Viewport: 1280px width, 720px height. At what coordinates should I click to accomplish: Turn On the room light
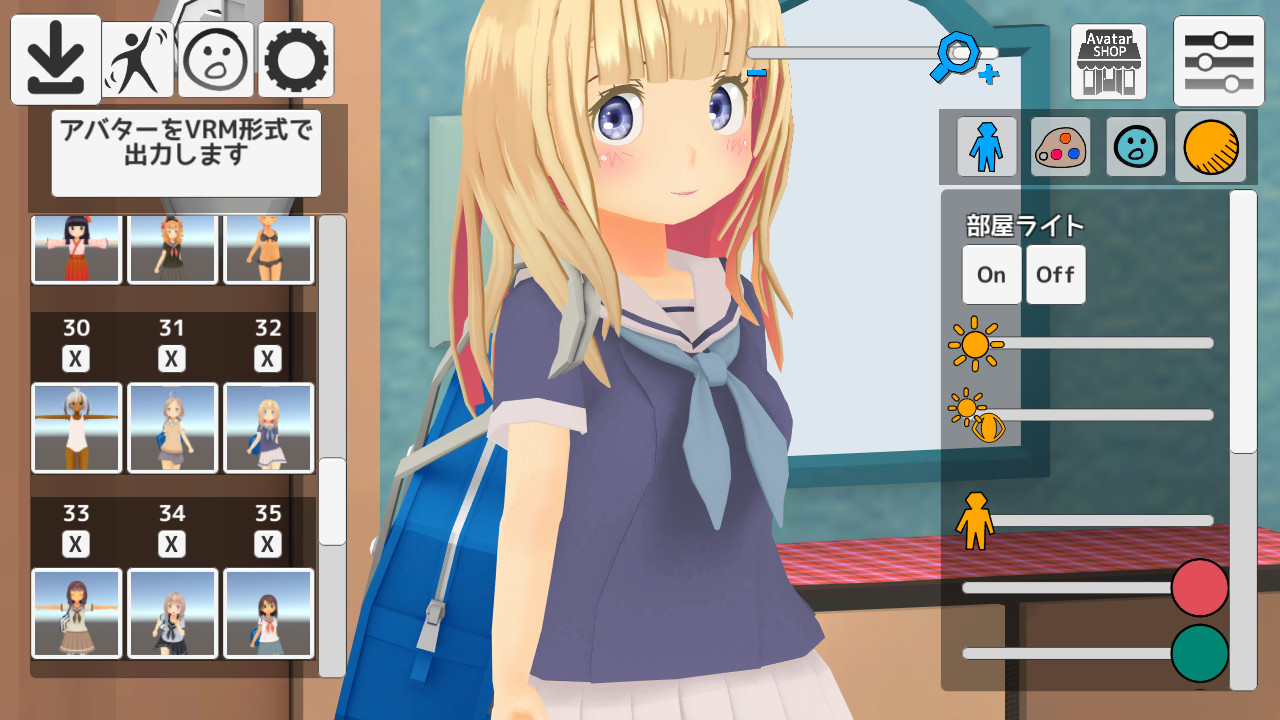(991, 274)
